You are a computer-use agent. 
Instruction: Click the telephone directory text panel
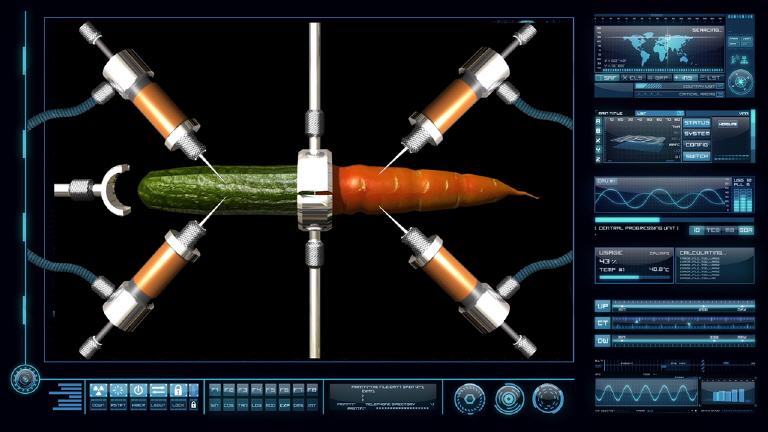coord(383,396)
